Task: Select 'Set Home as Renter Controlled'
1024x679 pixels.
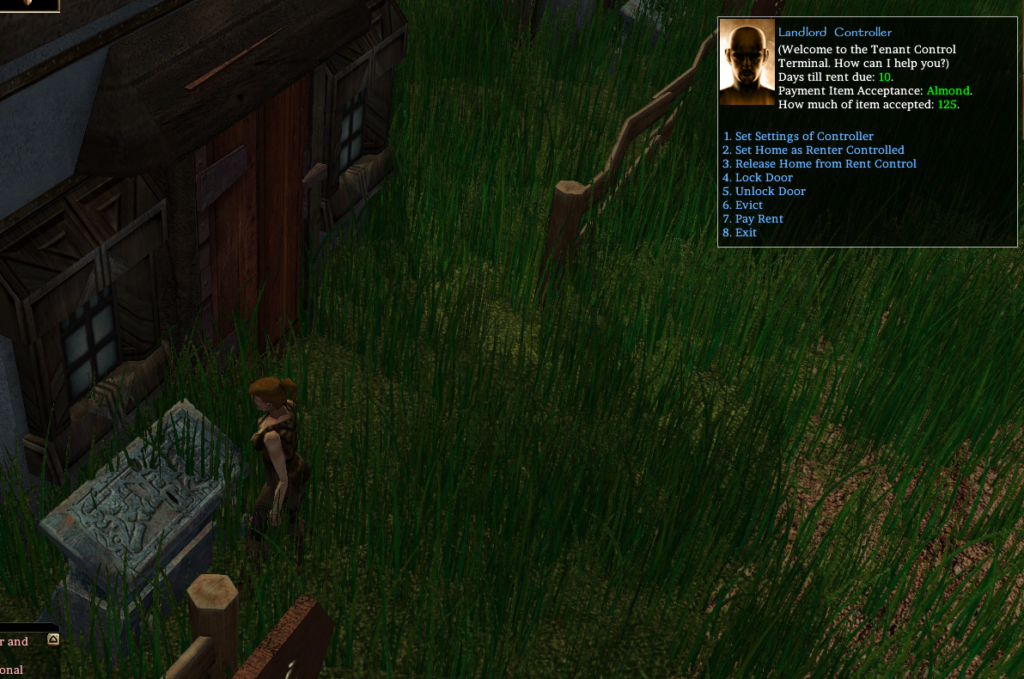Action: click(819, 150)
